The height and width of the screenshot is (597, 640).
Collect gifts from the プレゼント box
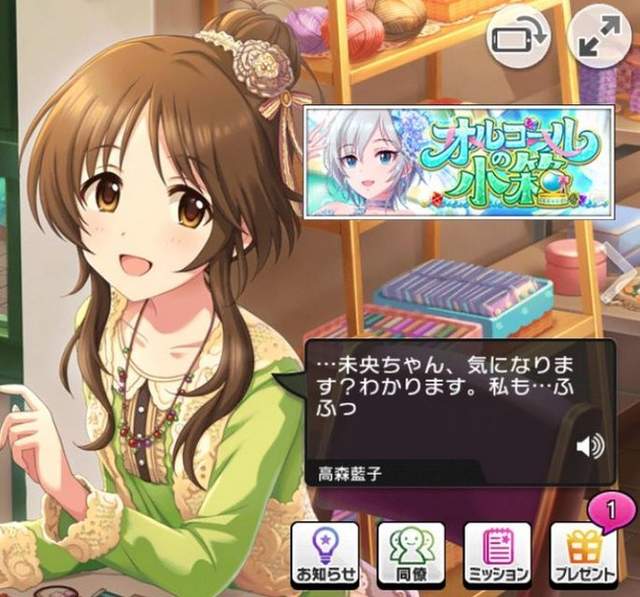click(x=584, y=553)
